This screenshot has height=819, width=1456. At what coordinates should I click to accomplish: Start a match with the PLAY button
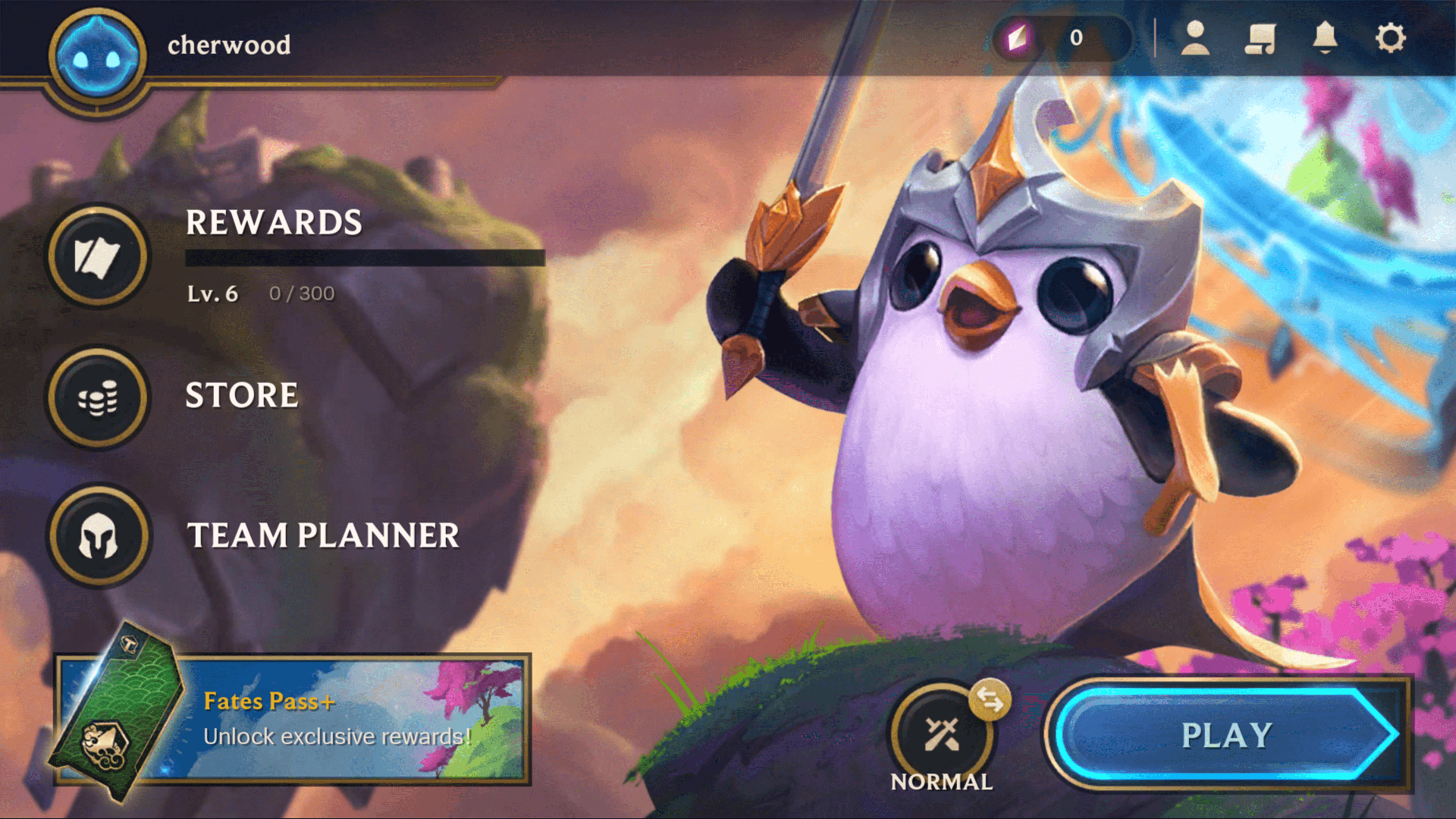[x=1225, y=734]
